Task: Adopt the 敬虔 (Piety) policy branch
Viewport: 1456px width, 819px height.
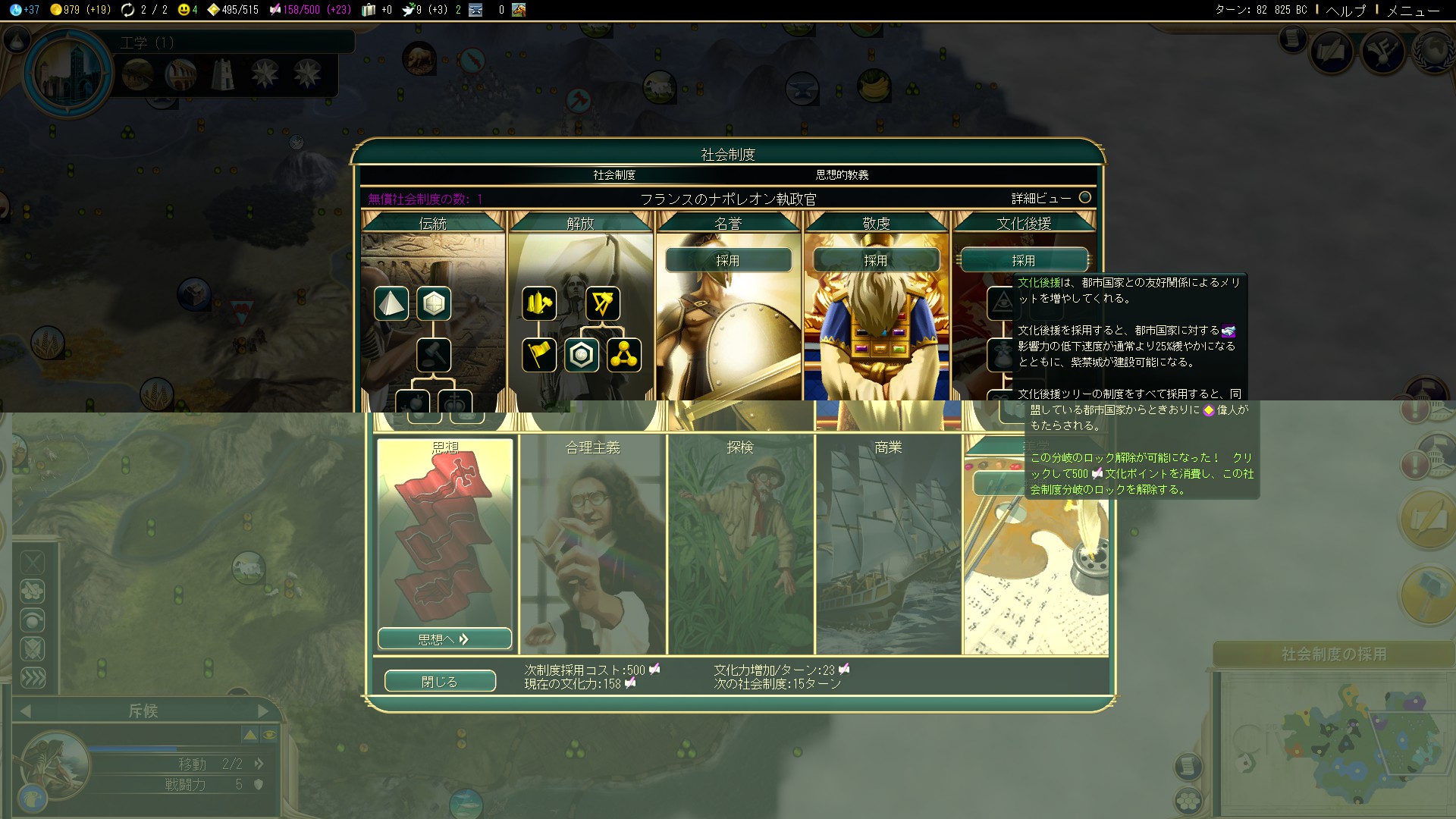Action: (876, 260)
